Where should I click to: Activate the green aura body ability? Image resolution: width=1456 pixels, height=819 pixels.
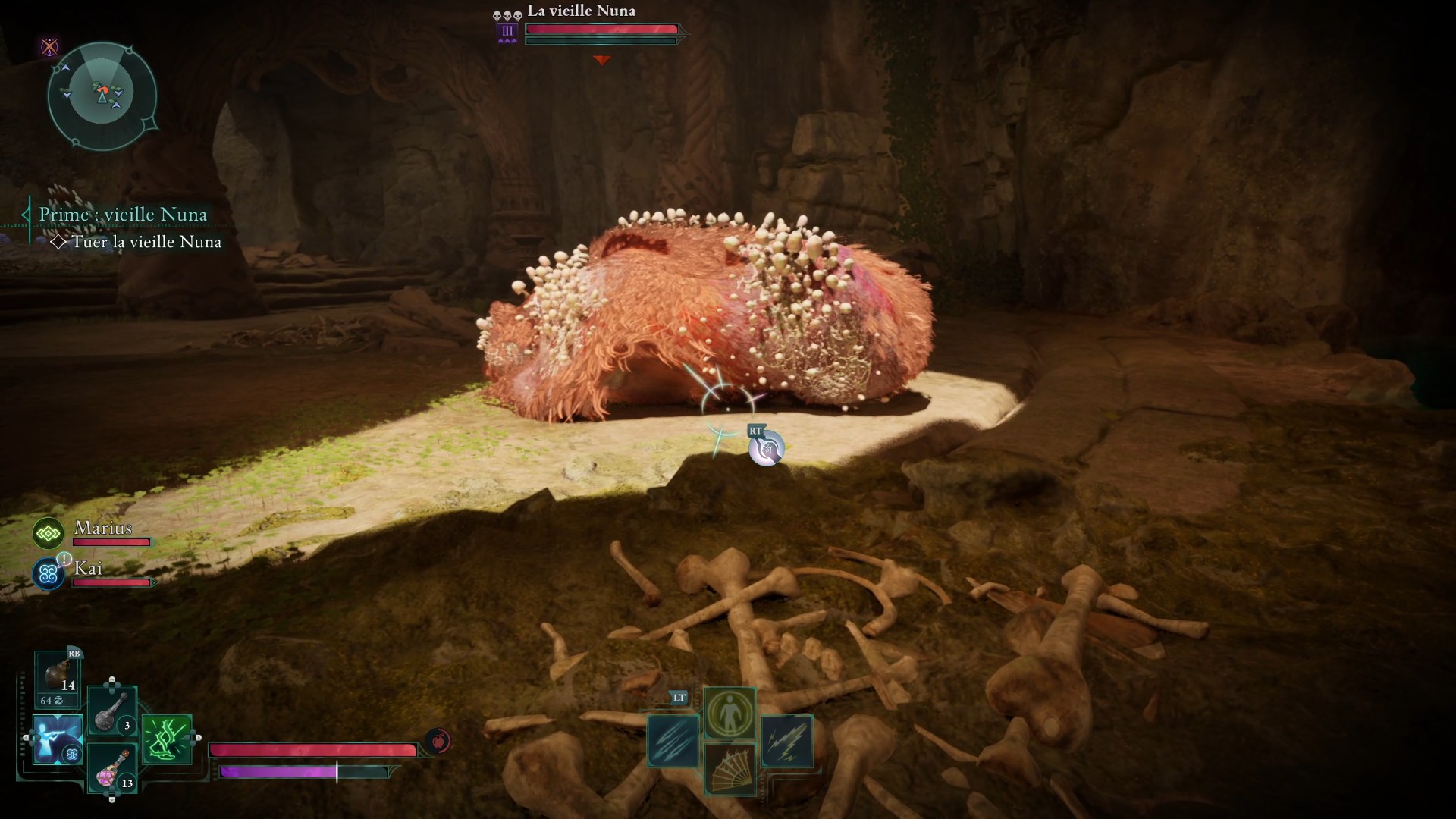tap(730, 712)
